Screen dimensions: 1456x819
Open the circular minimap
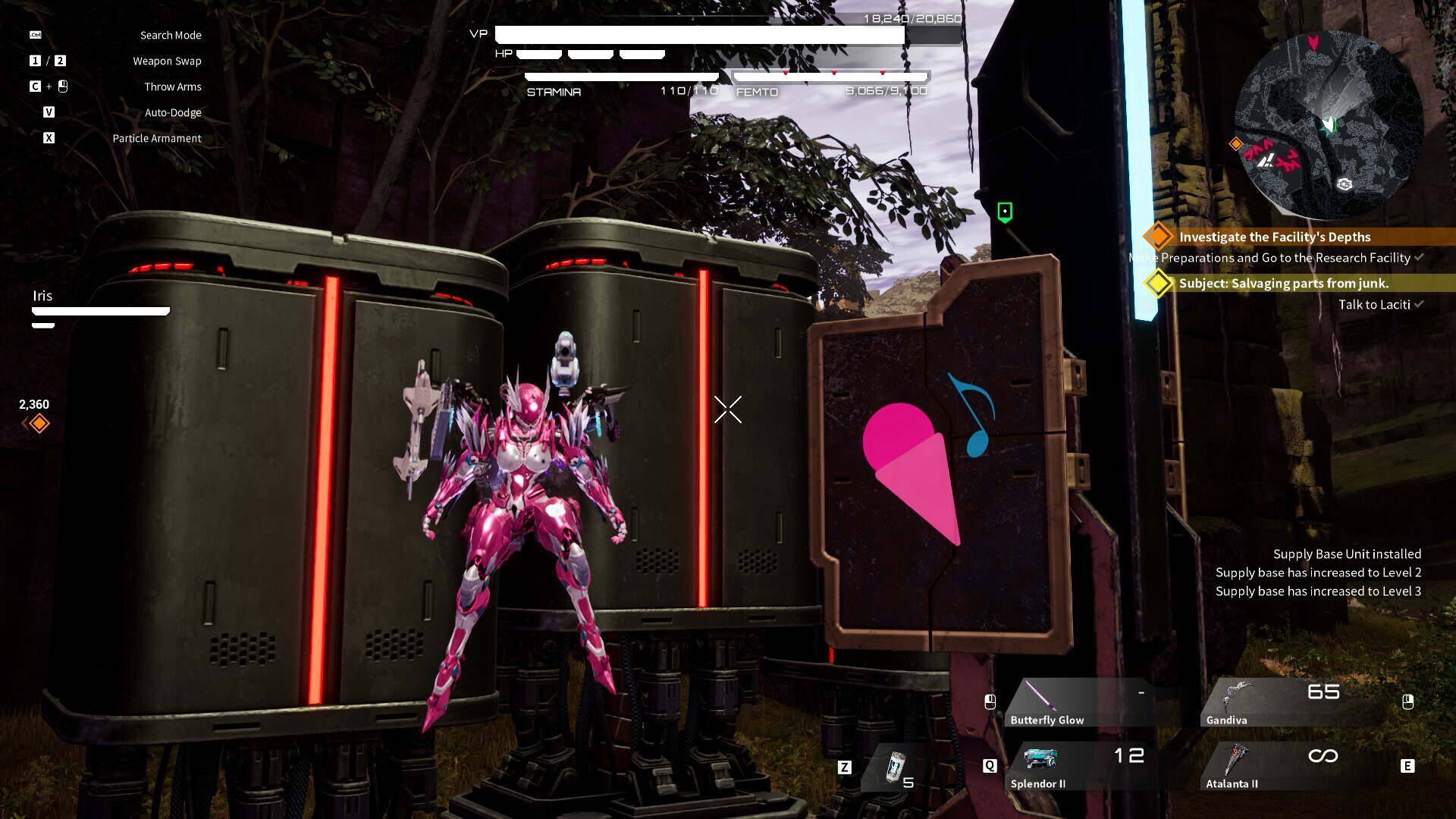pos(1329,125)
